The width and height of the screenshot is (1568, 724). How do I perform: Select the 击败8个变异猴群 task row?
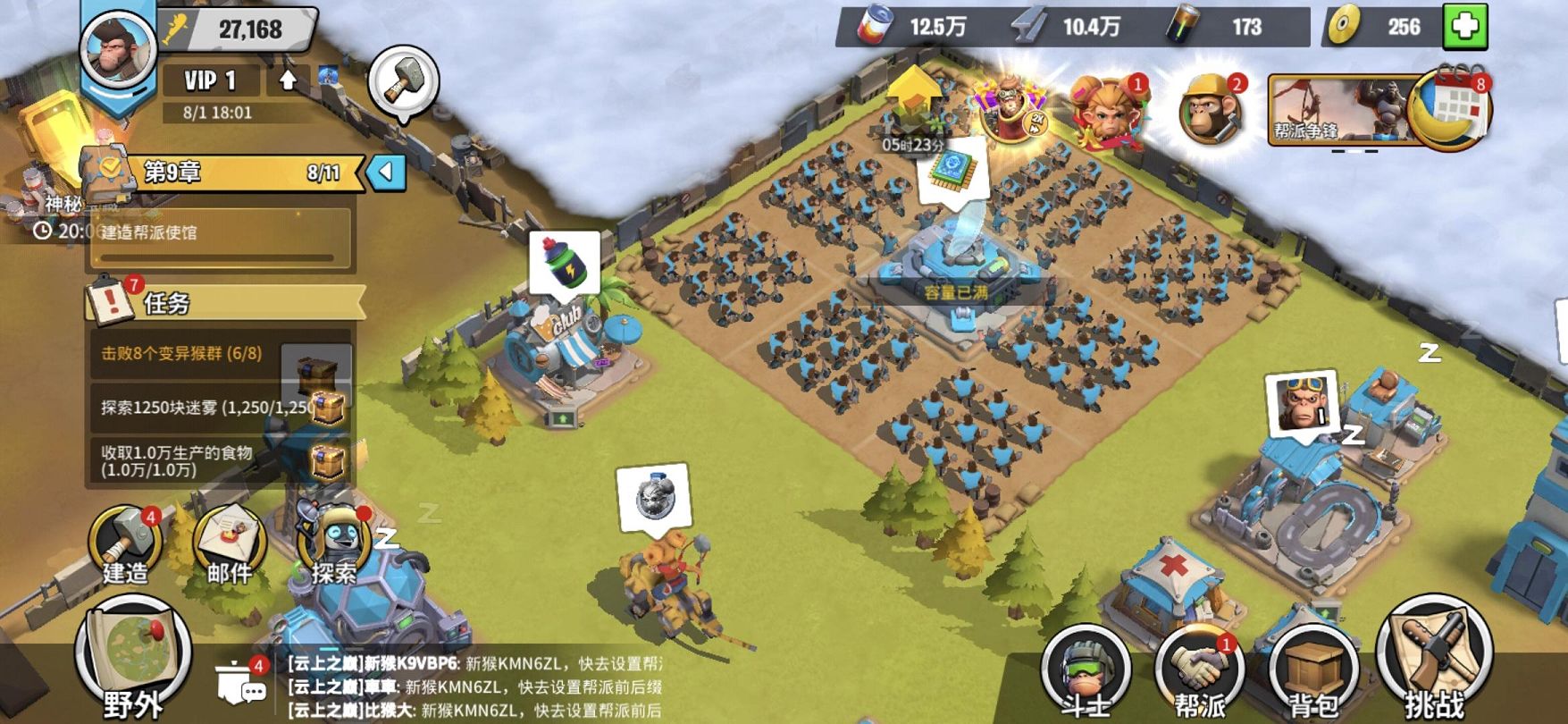183,354
